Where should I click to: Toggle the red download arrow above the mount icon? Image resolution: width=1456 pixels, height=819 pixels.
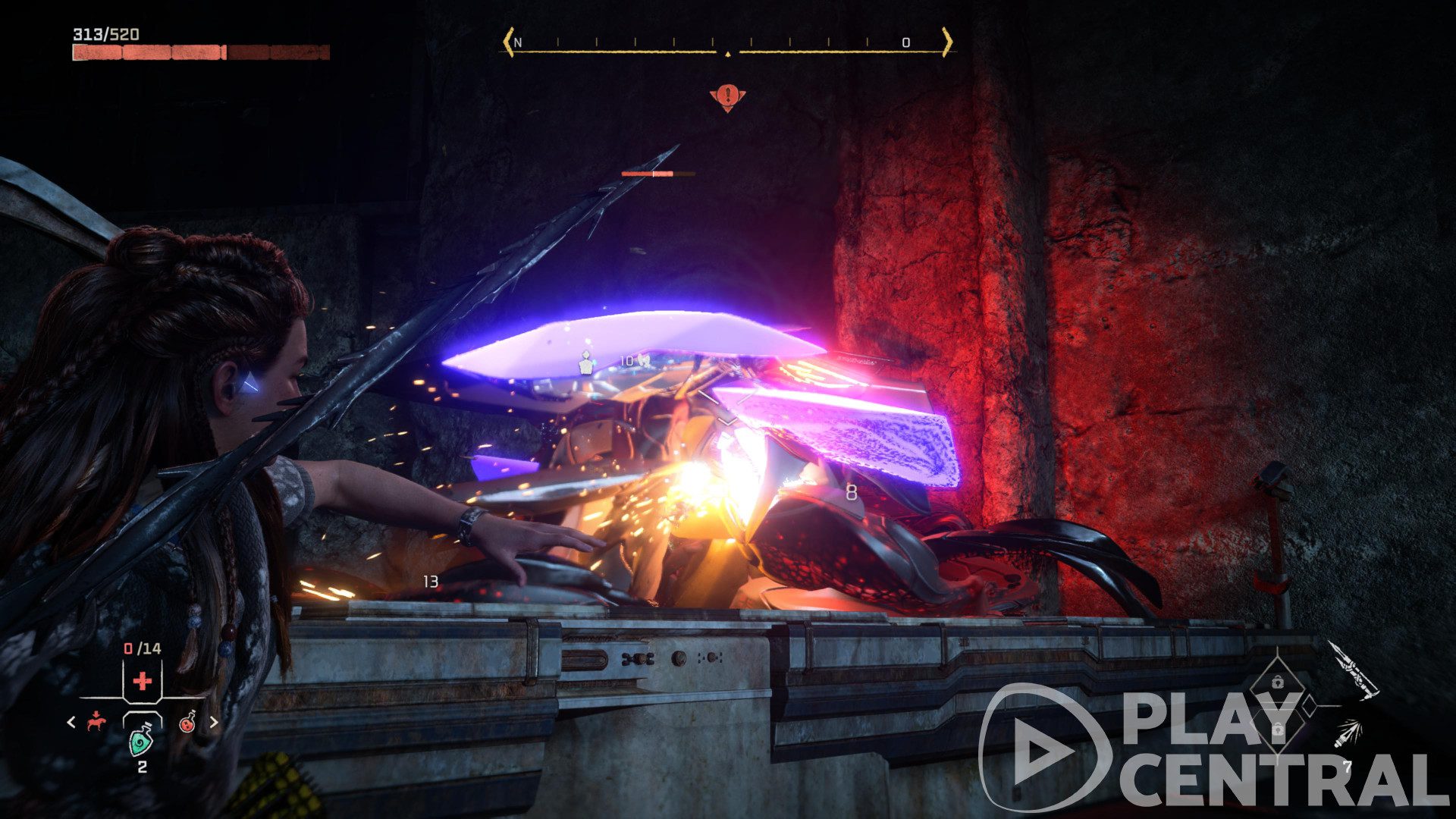click(96, 714)
